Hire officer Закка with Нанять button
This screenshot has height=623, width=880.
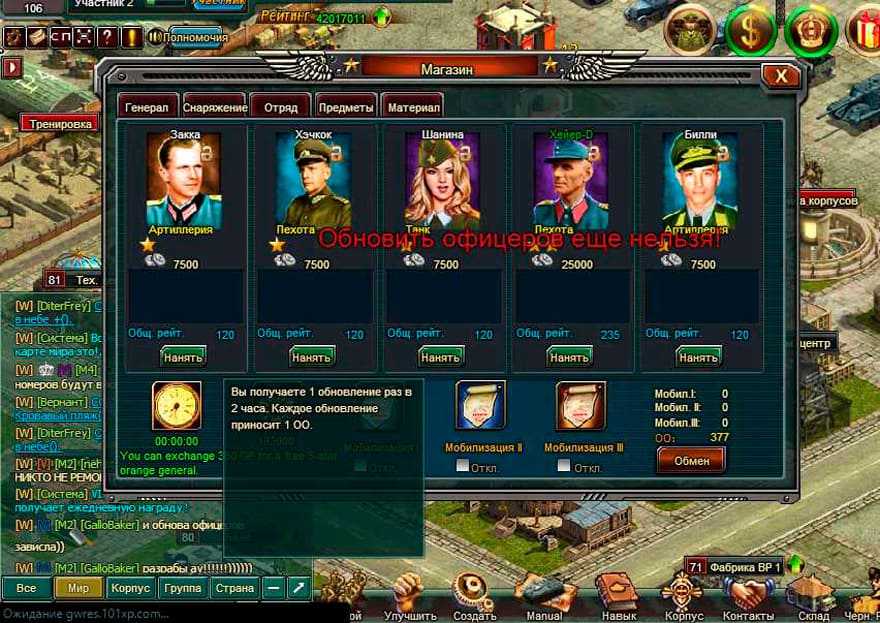[x=183, y=356]
